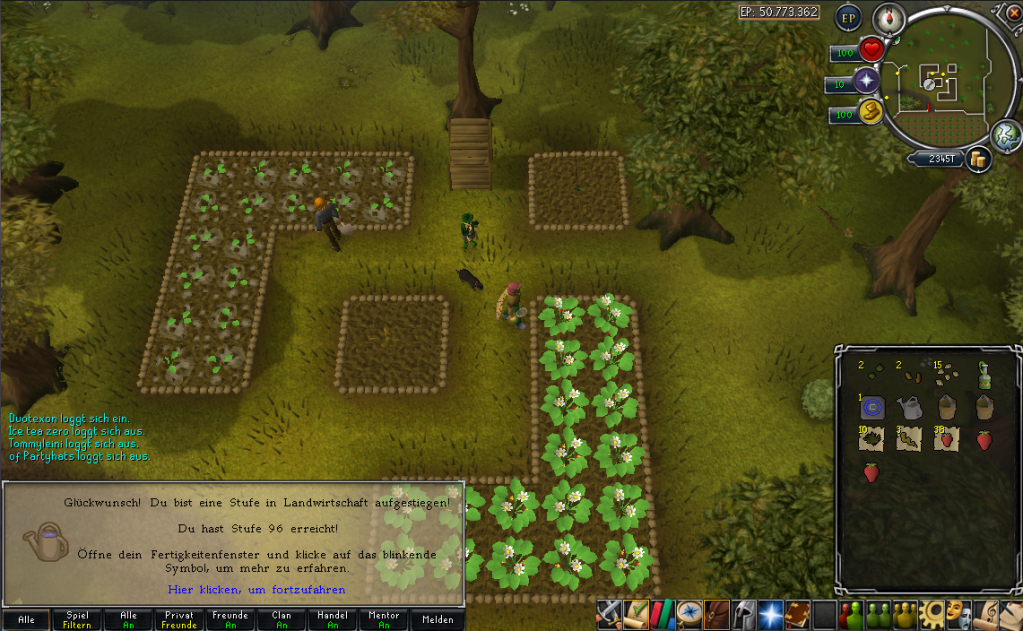Open the backpack inventory tab

(715, 612)
